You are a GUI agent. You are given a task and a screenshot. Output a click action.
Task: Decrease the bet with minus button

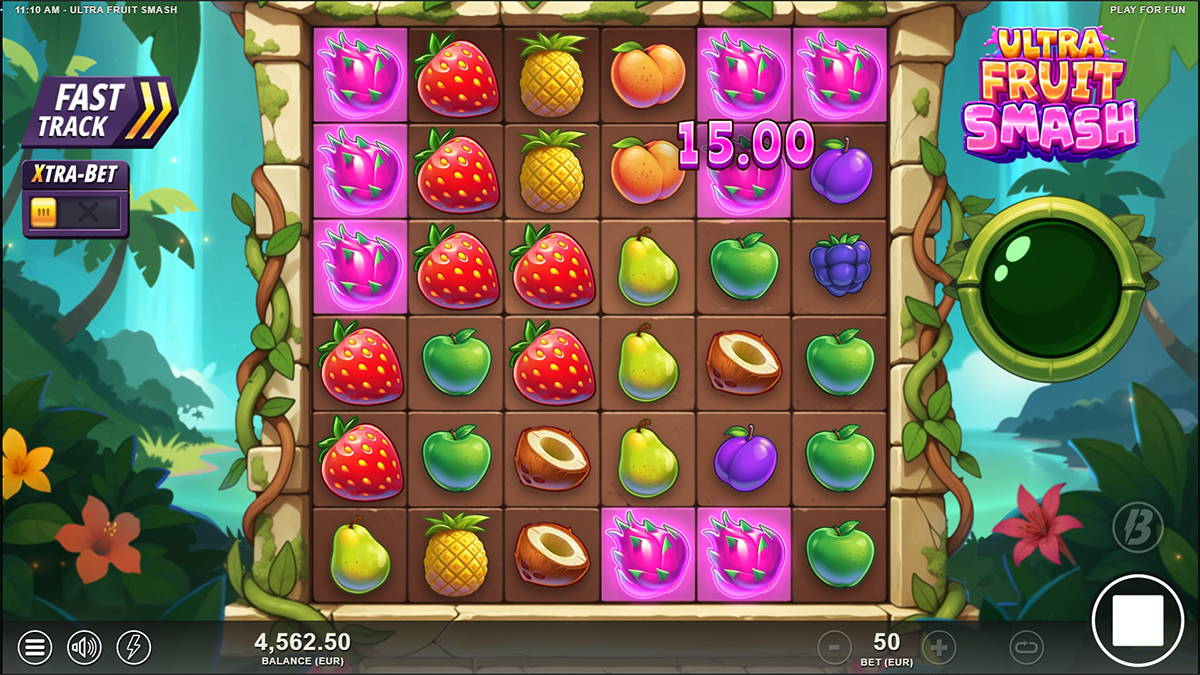coord(834,648)
